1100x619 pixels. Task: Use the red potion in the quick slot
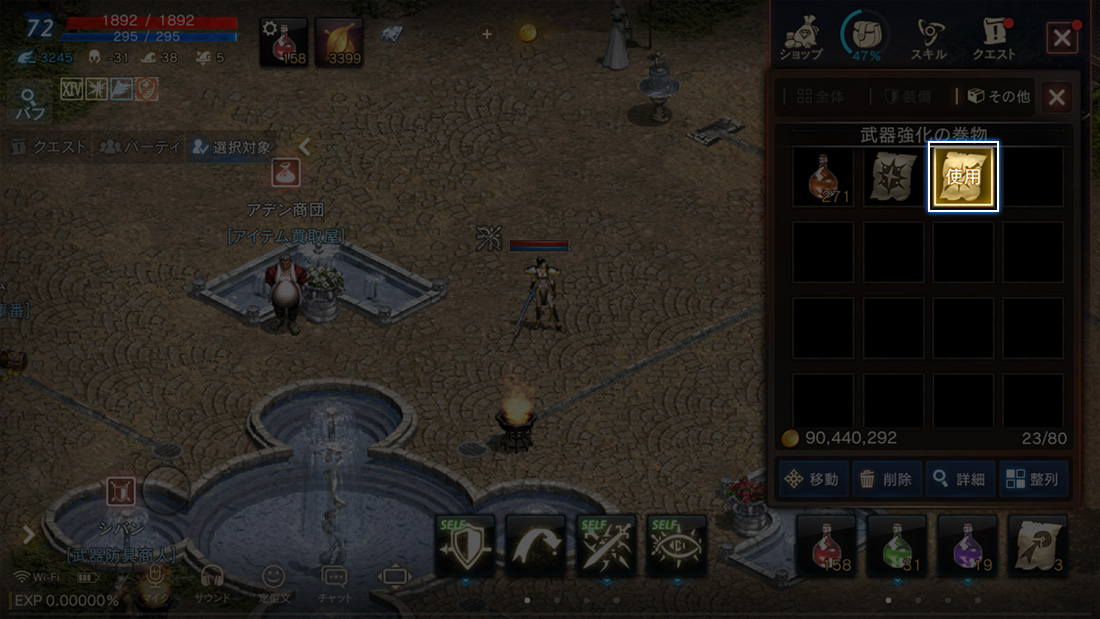(826, 545)
